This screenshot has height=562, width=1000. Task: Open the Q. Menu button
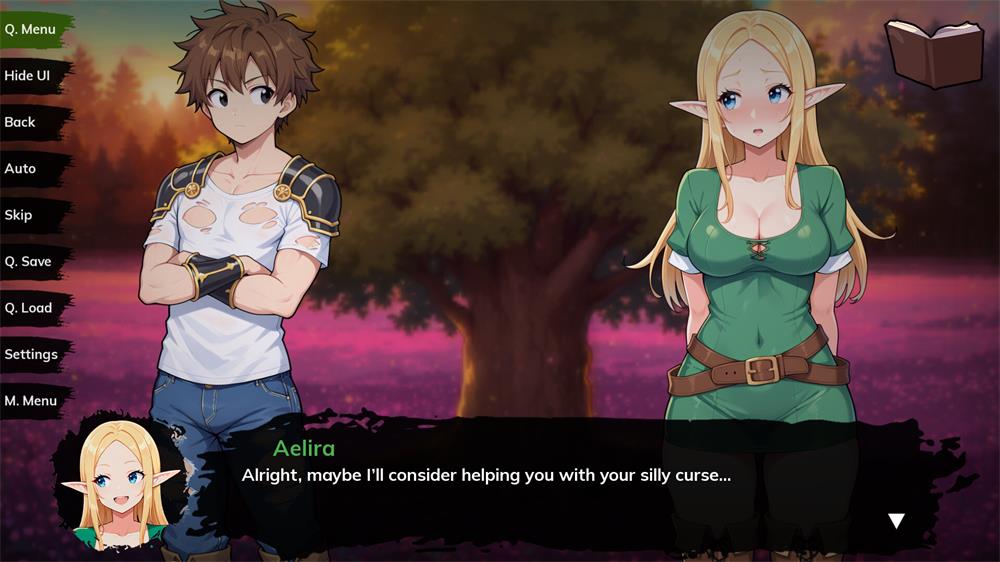31,29
